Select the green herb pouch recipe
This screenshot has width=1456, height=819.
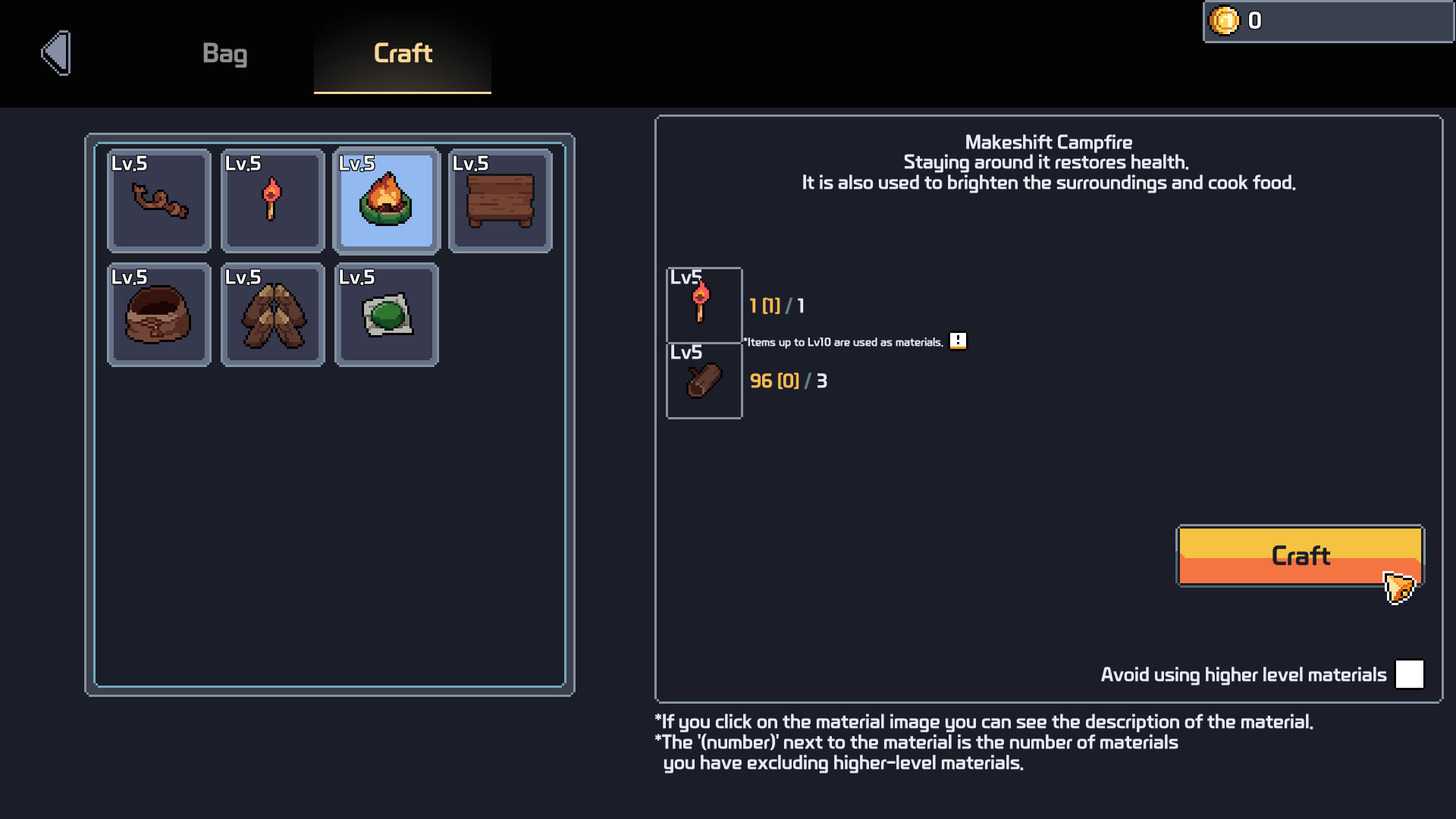(386, 315)
